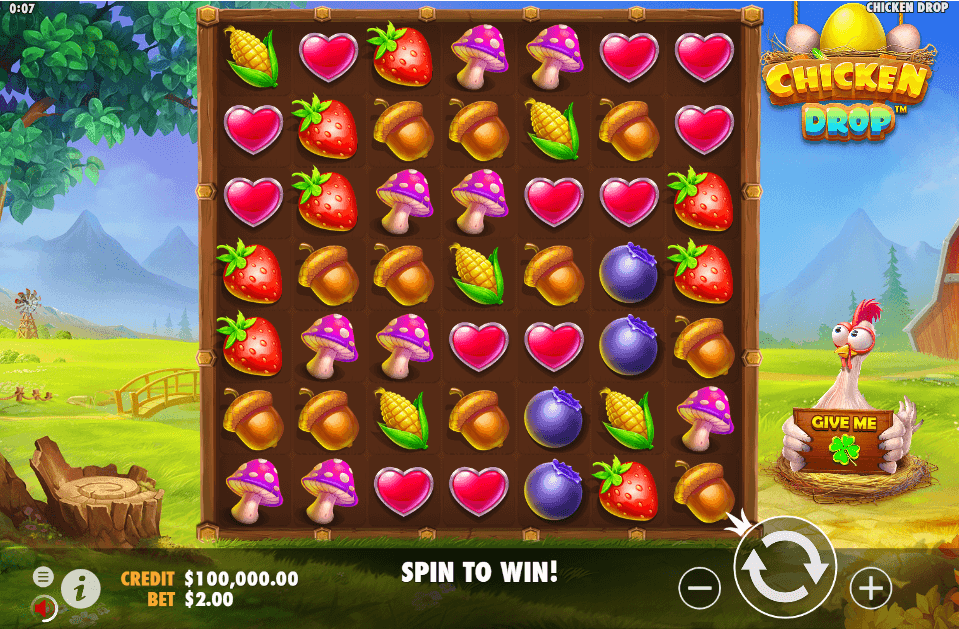The image size is (959, 629).
Task: Spin the reels with the circular arrows button
Action: [785, 566]
